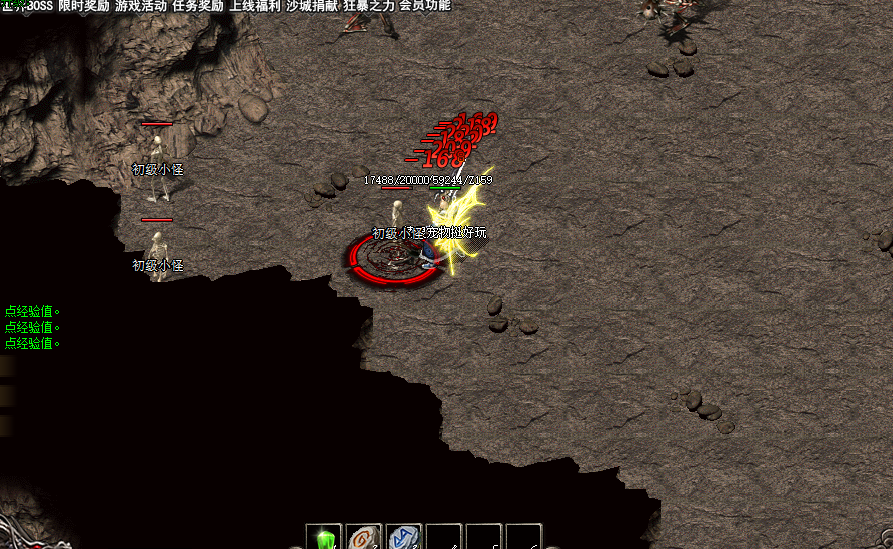This screenshot has width=893, height=549.
Task: Open the 狂暴之力 berserk power menu
Action: [369, 6]
